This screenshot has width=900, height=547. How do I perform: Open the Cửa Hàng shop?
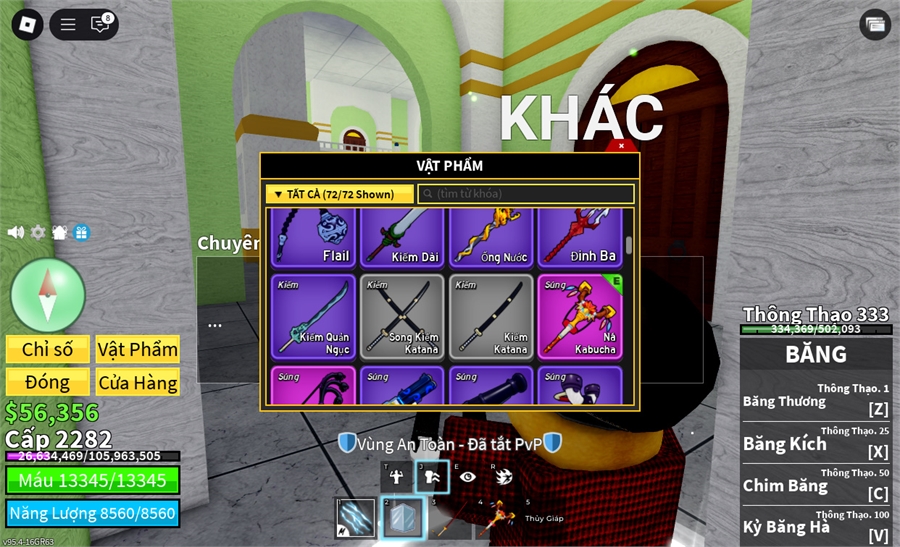click(138, 382)
